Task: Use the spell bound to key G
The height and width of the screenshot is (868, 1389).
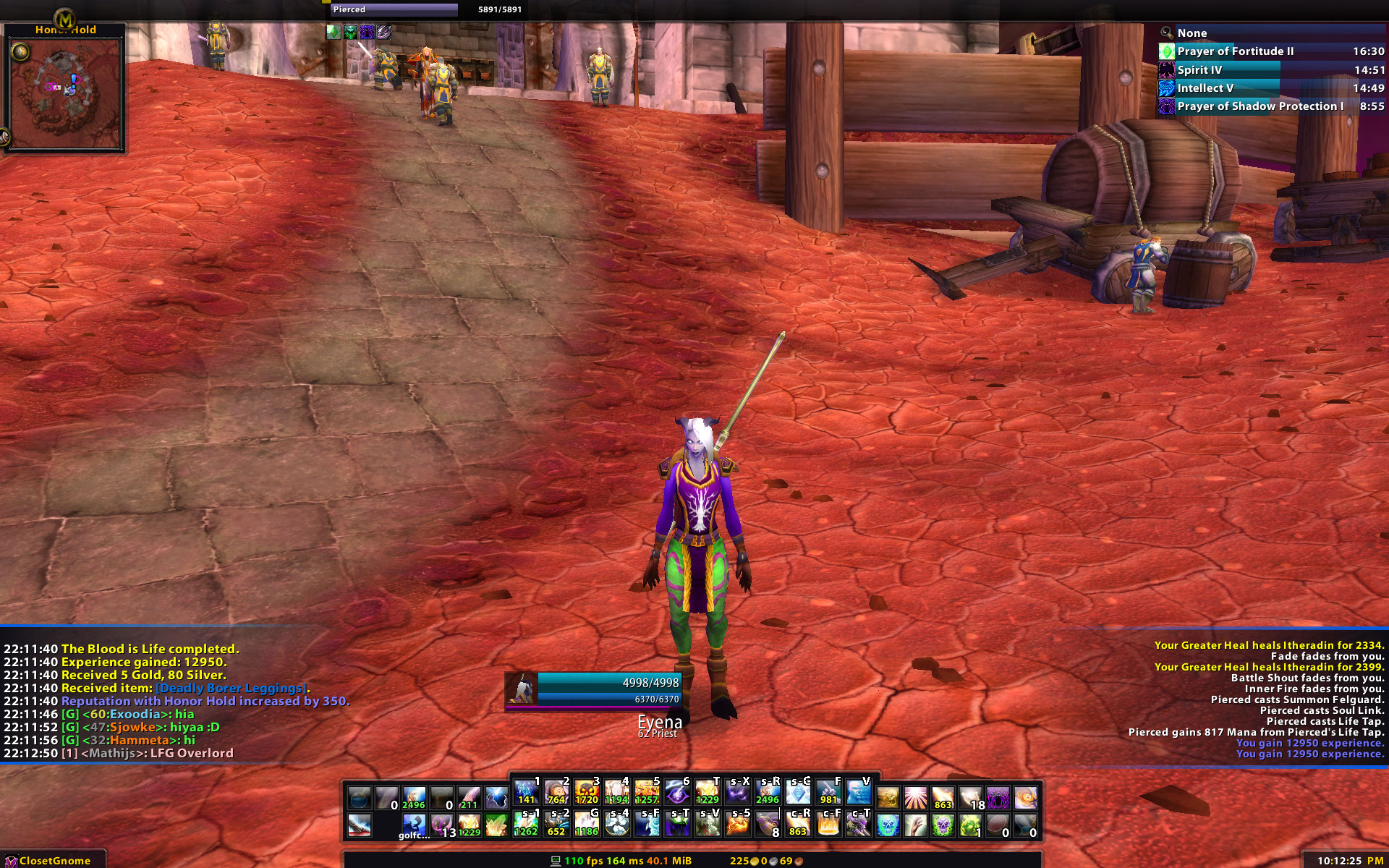Action: pyautogui.click(x=587, y=825)
